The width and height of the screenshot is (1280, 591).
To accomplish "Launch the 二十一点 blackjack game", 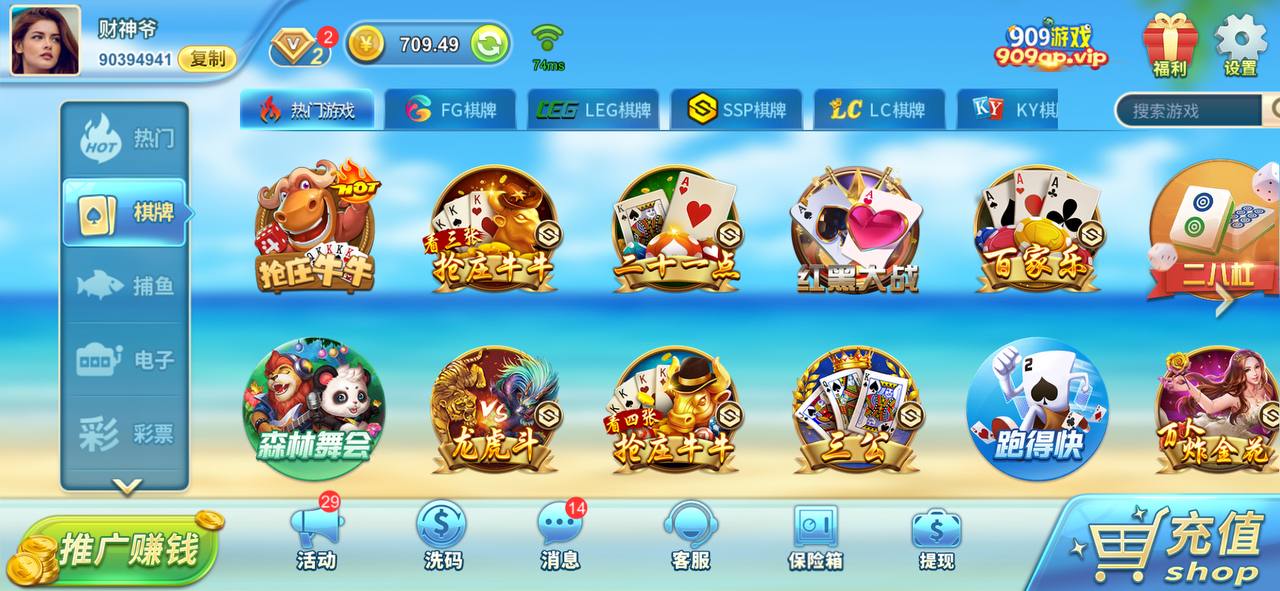I will point(676,230).
